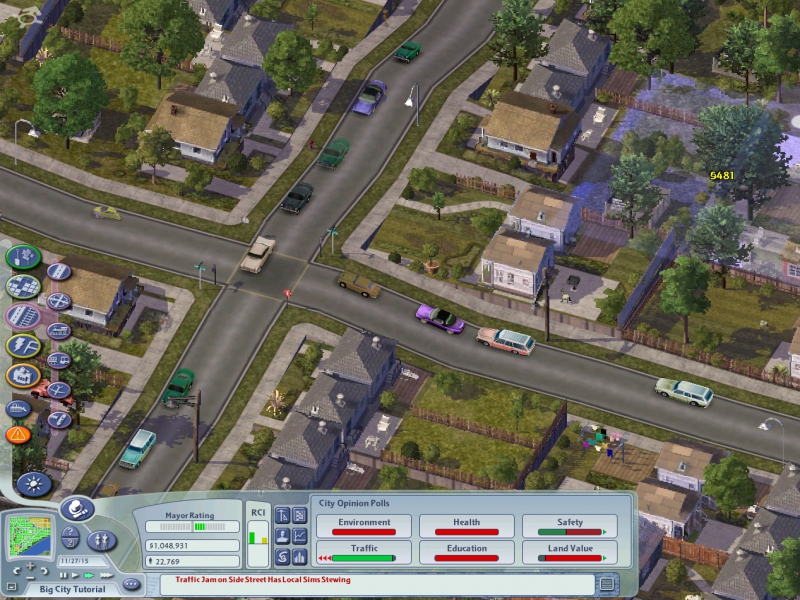This screenshot has height=600, width=800.
Task: Pause the simulation
Action: pyautogui.click(x=63, y=575)
